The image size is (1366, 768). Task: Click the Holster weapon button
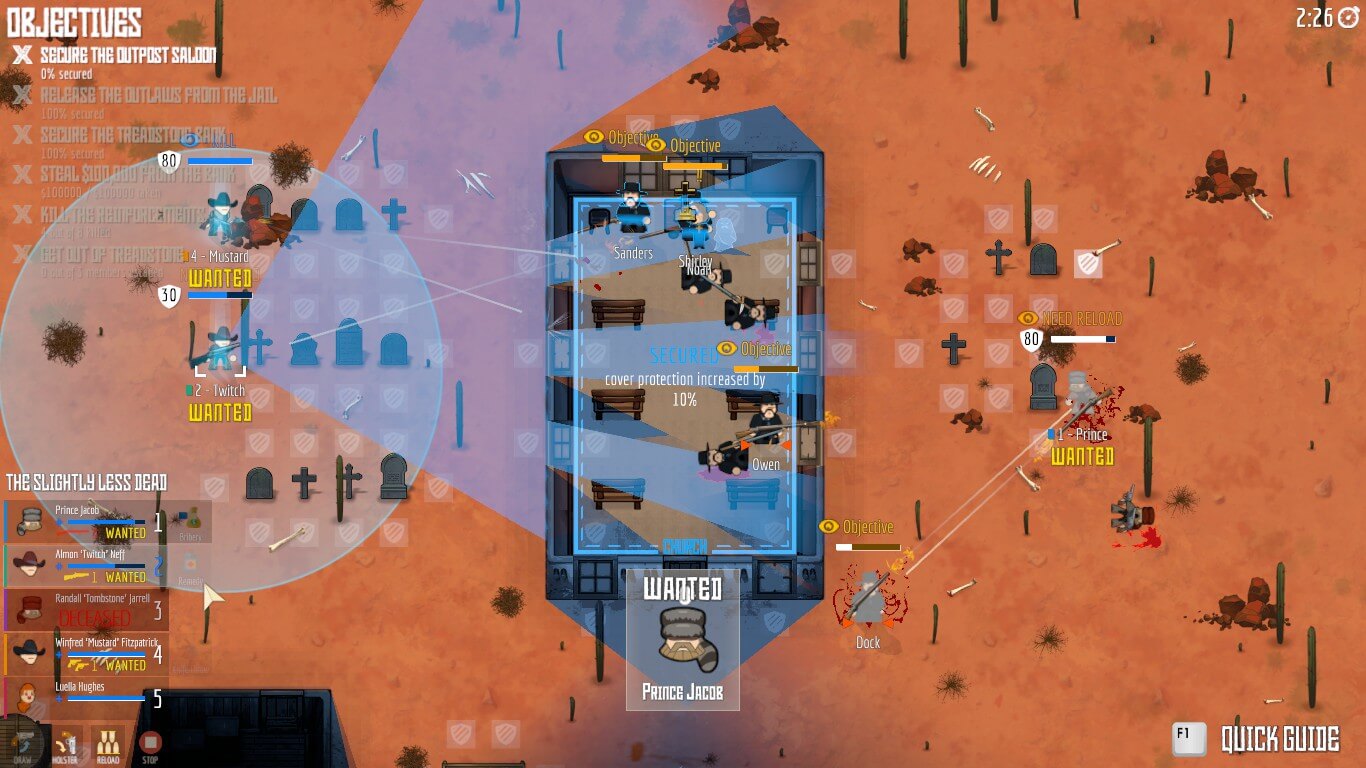pyautogui.click(x=67, y=745)
